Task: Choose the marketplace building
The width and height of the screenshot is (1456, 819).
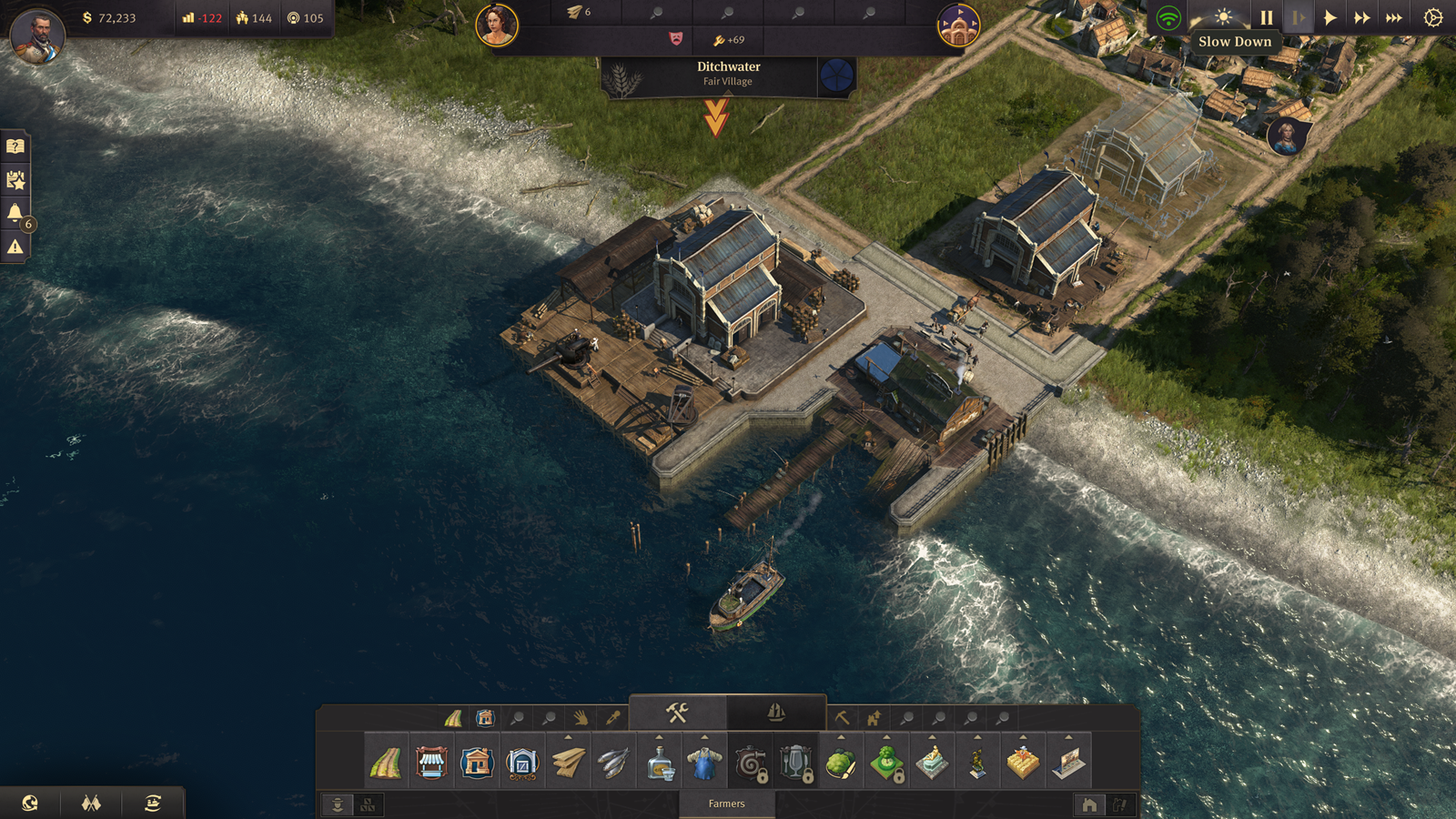Action: tap(431, 763)
